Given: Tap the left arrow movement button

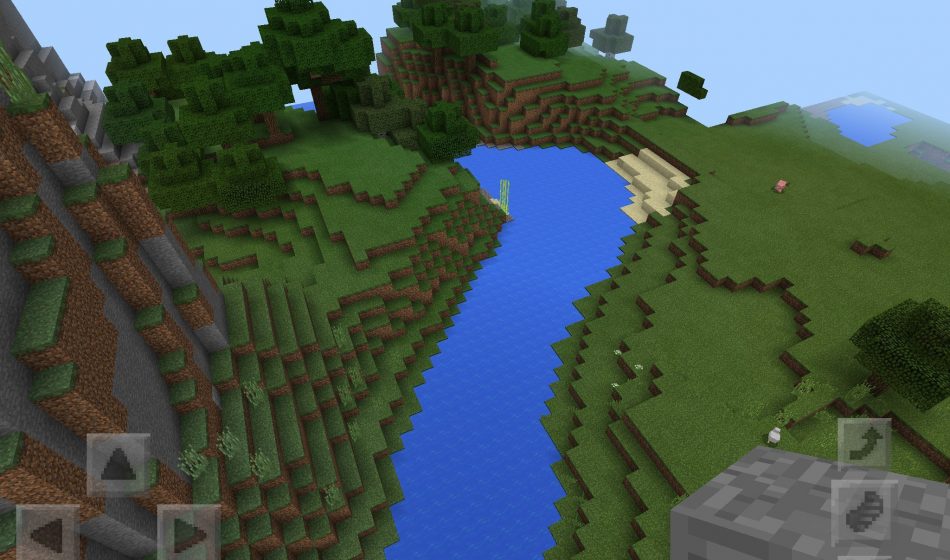Looking at the screenshot, I should tap(46, 534).
